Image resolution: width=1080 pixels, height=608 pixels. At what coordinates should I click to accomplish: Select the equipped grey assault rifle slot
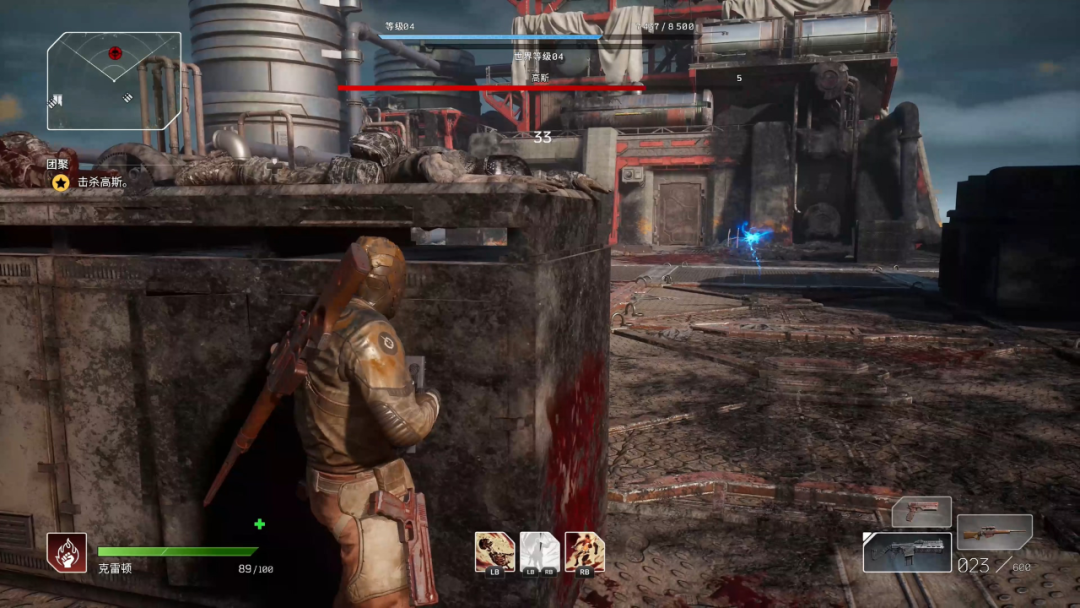907,552
